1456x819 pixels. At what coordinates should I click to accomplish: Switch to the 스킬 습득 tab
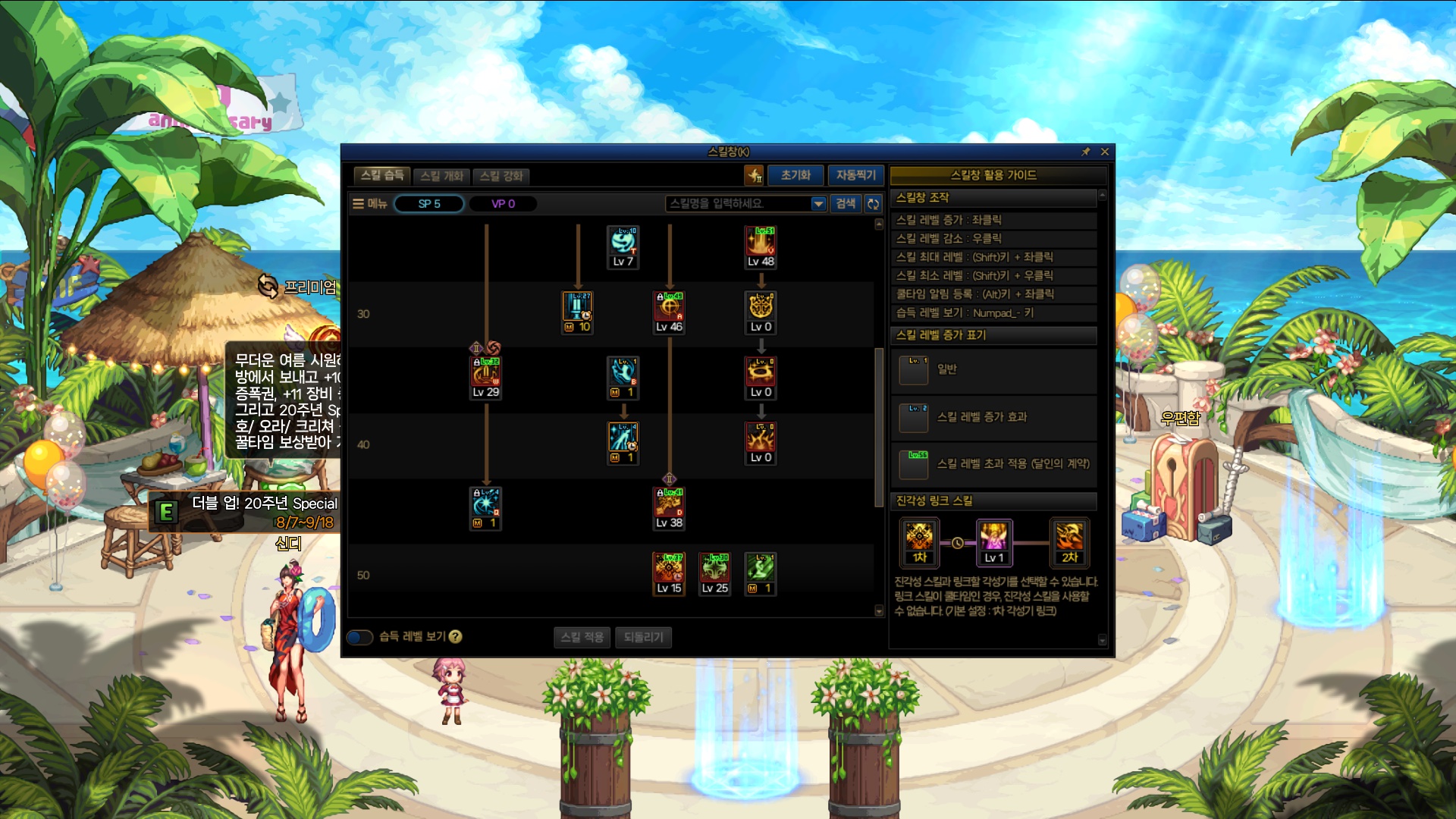(x=381, y=175)
